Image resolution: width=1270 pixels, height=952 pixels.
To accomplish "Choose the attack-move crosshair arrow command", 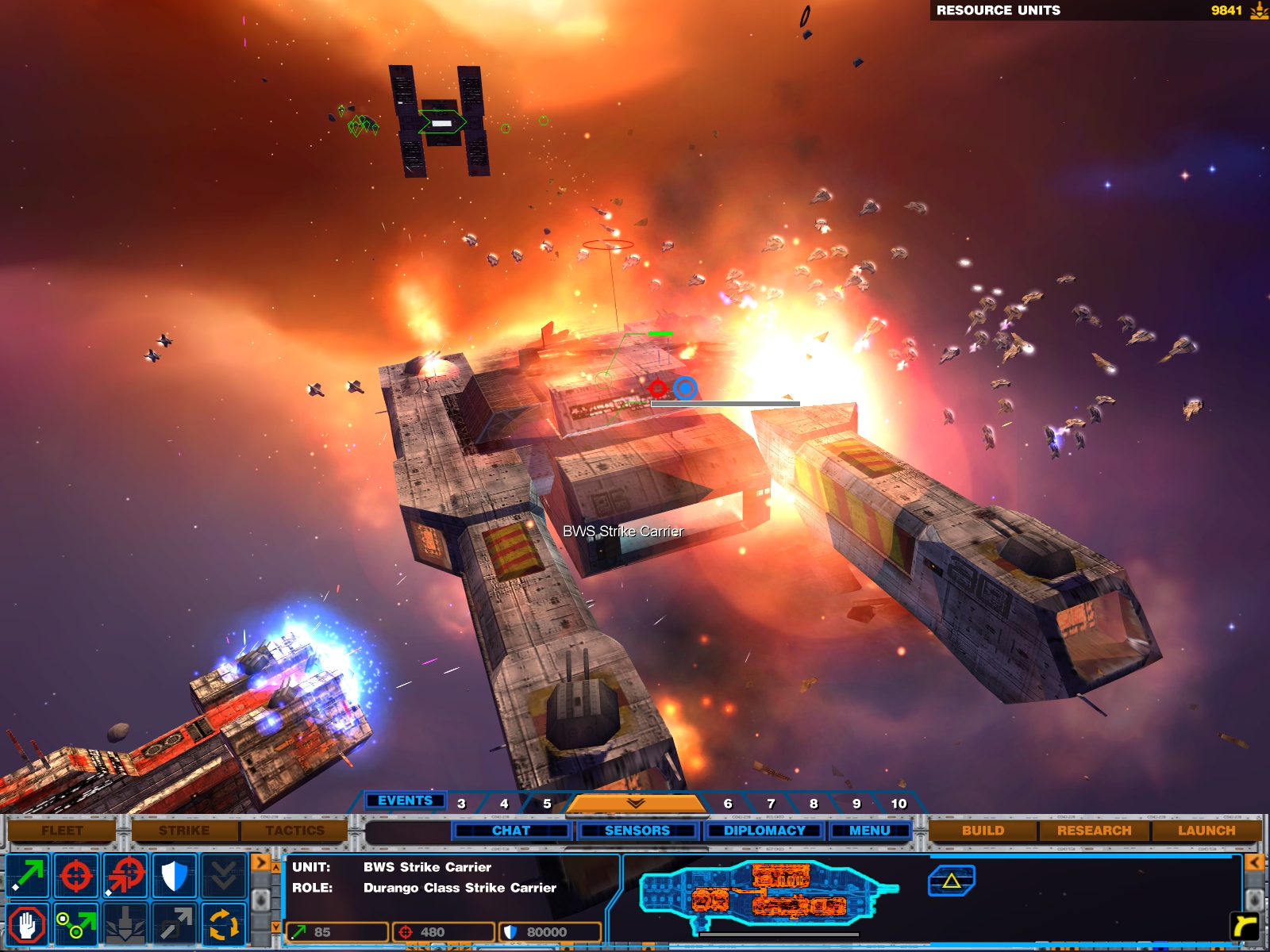I will (125, 876).
